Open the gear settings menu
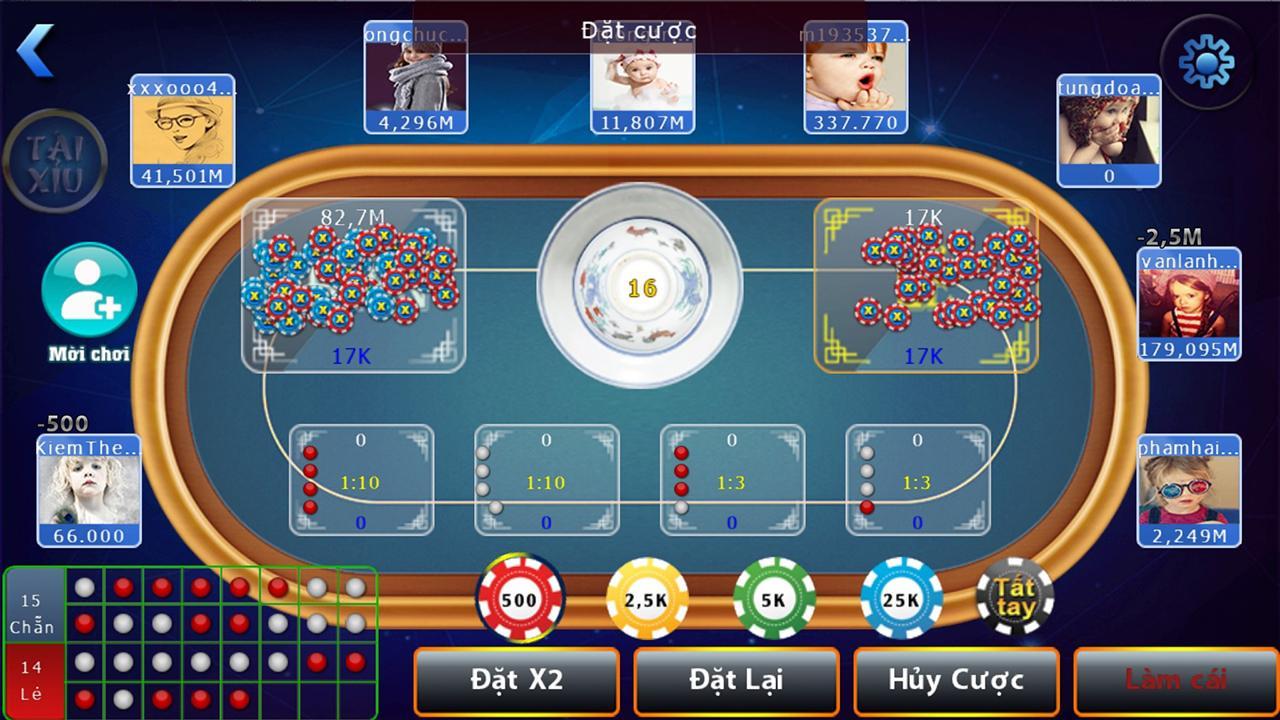Viewport: 1280px width, 720px height. pyautogui.click(x=1206, y=62)
